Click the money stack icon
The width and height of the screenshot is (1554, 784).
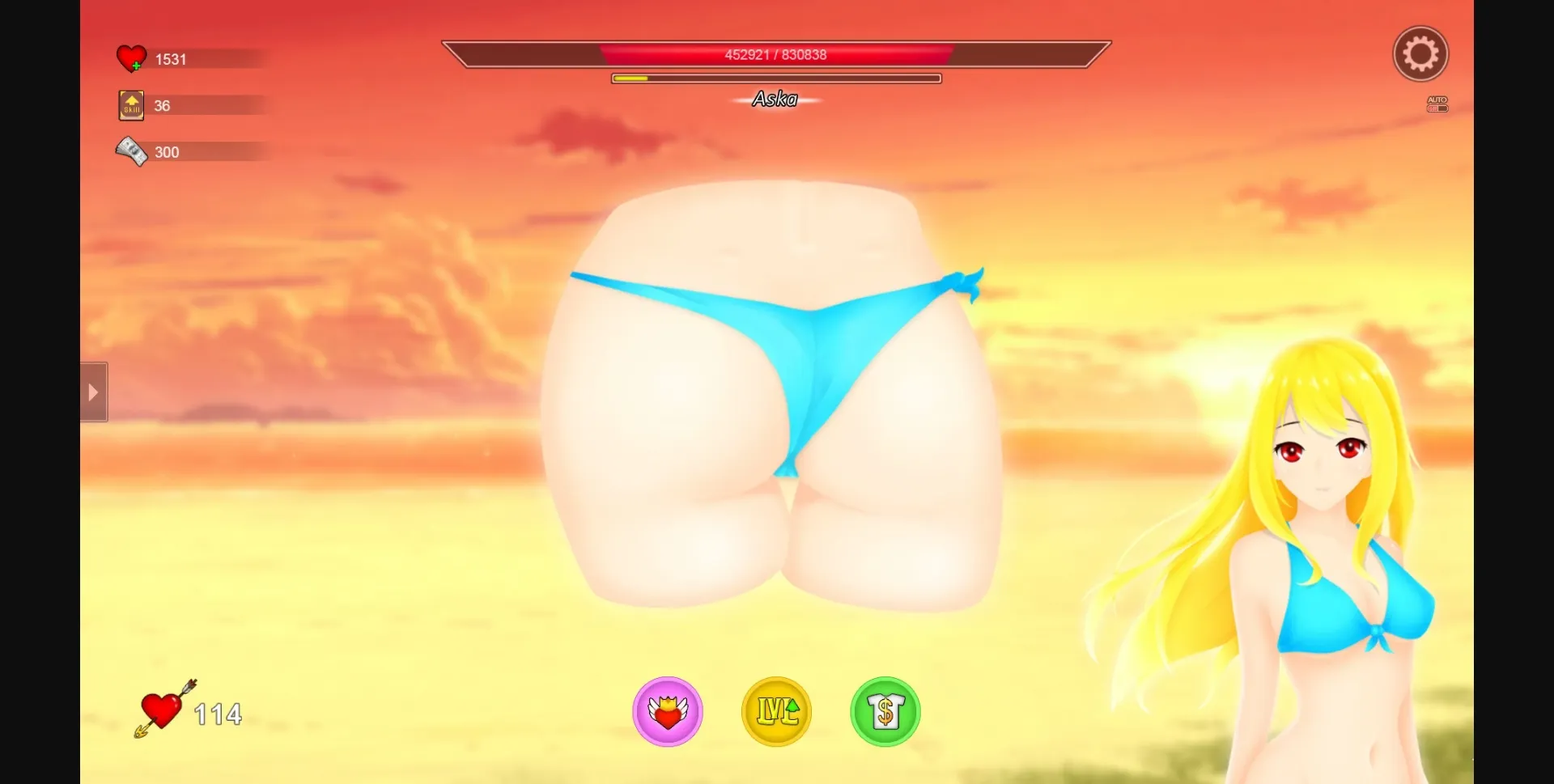click(x=131, y=150)
